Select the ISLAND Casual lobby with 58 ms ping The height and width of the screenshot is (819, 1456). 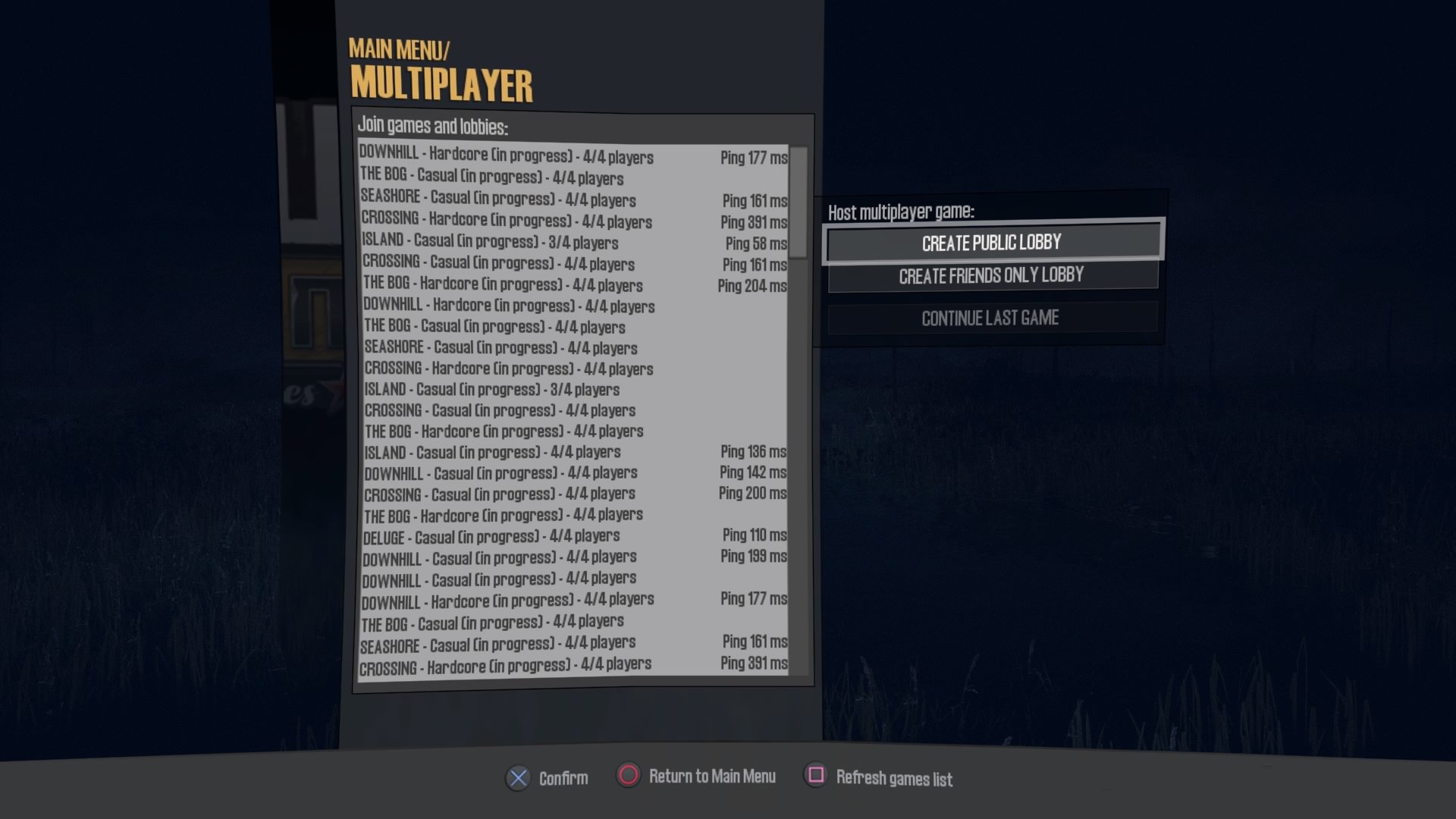[x=531, y=243]
